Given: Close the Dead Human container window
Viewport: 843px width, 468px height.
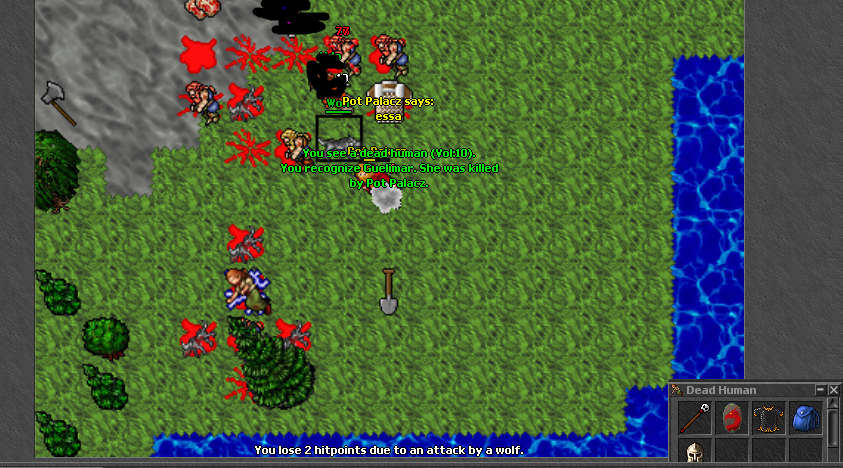Looking at the screenshot, I should [833, 390].
